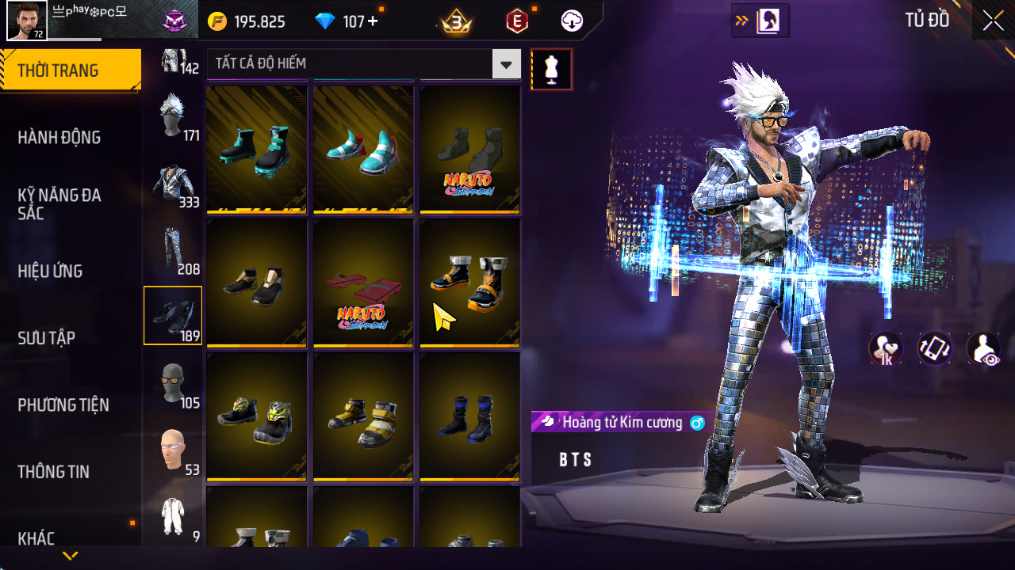Image resolution: width=1015 pixels, height=570 pixels.
Task: Choose the Naruto red sandals item
Action: click(x=363, y=282)
